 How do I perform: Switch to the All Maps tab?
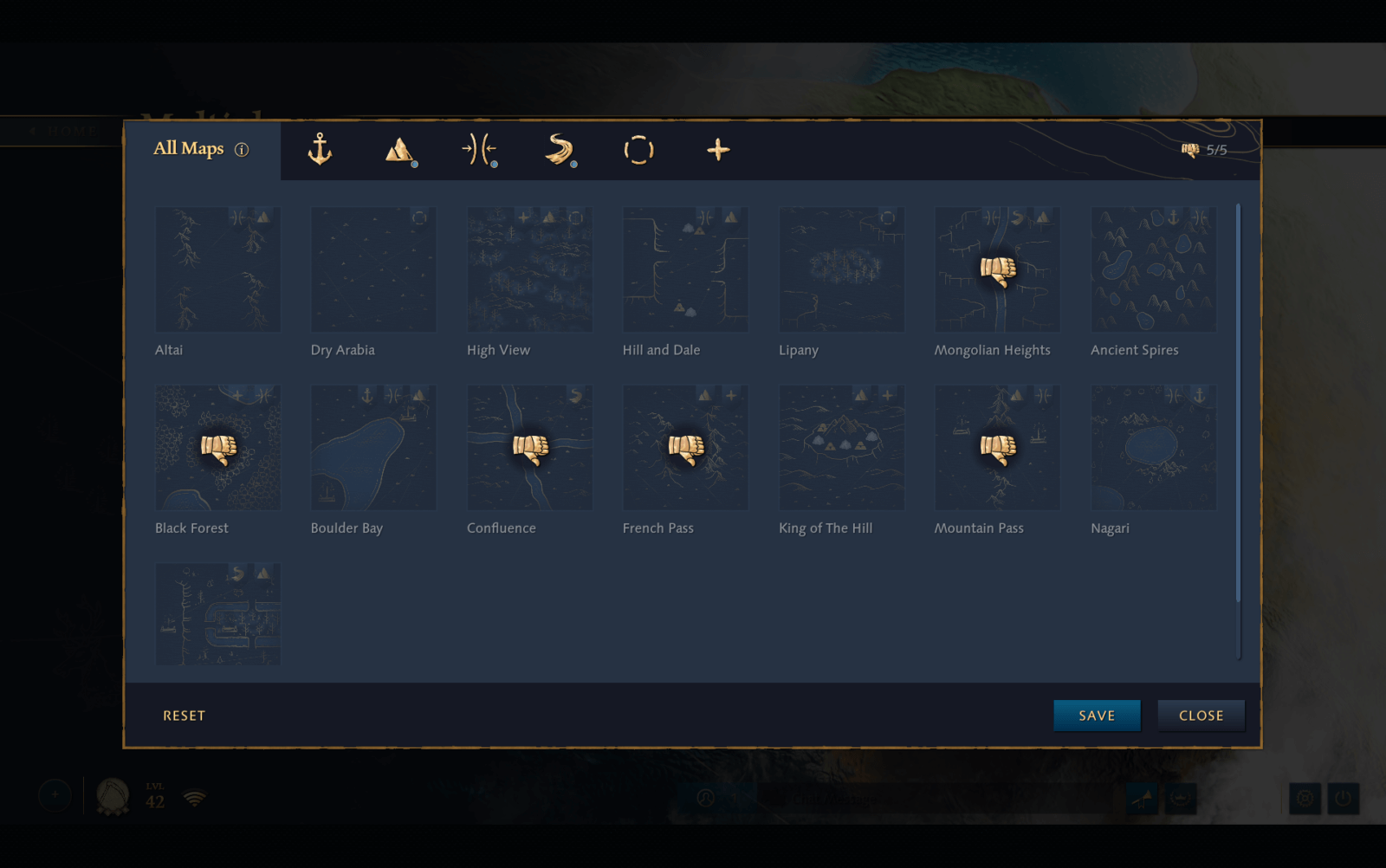click(x=189, y=149)
